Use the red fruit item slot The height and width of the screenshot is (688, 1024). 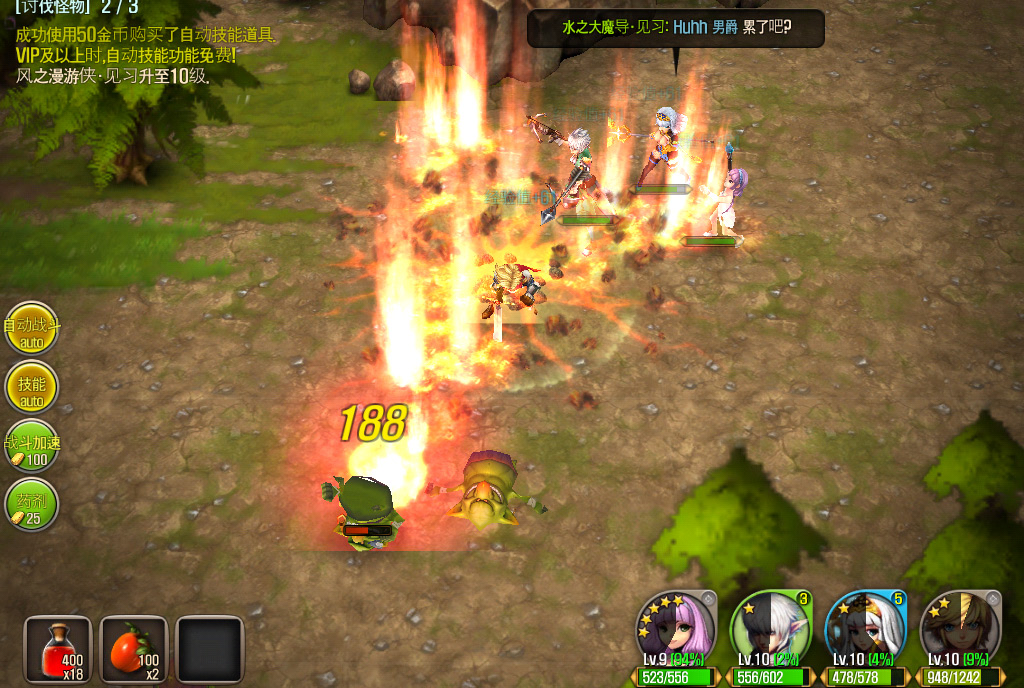[x=134, y=649]
